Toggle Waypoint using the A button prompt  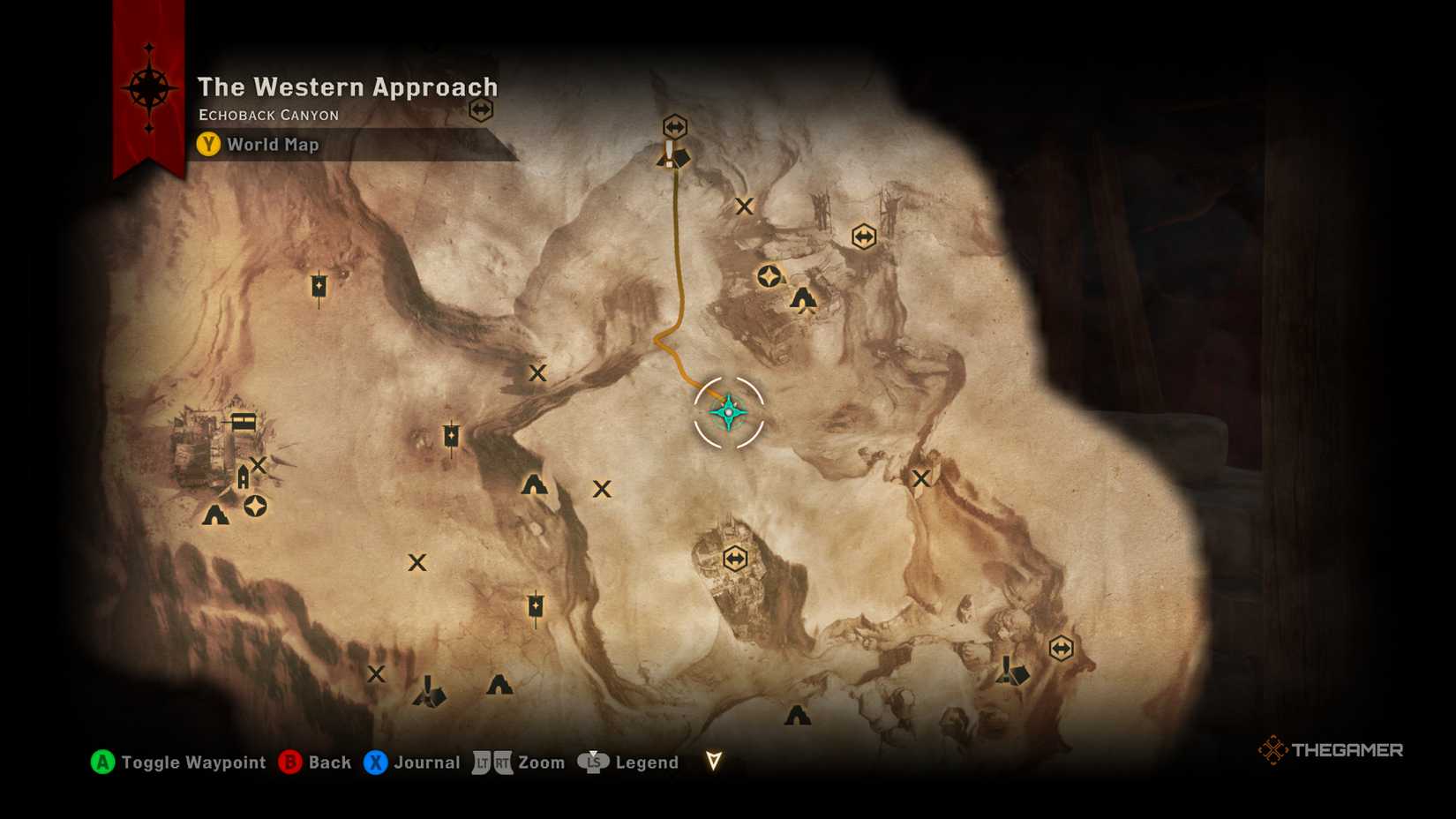click(x=103, y=762)
